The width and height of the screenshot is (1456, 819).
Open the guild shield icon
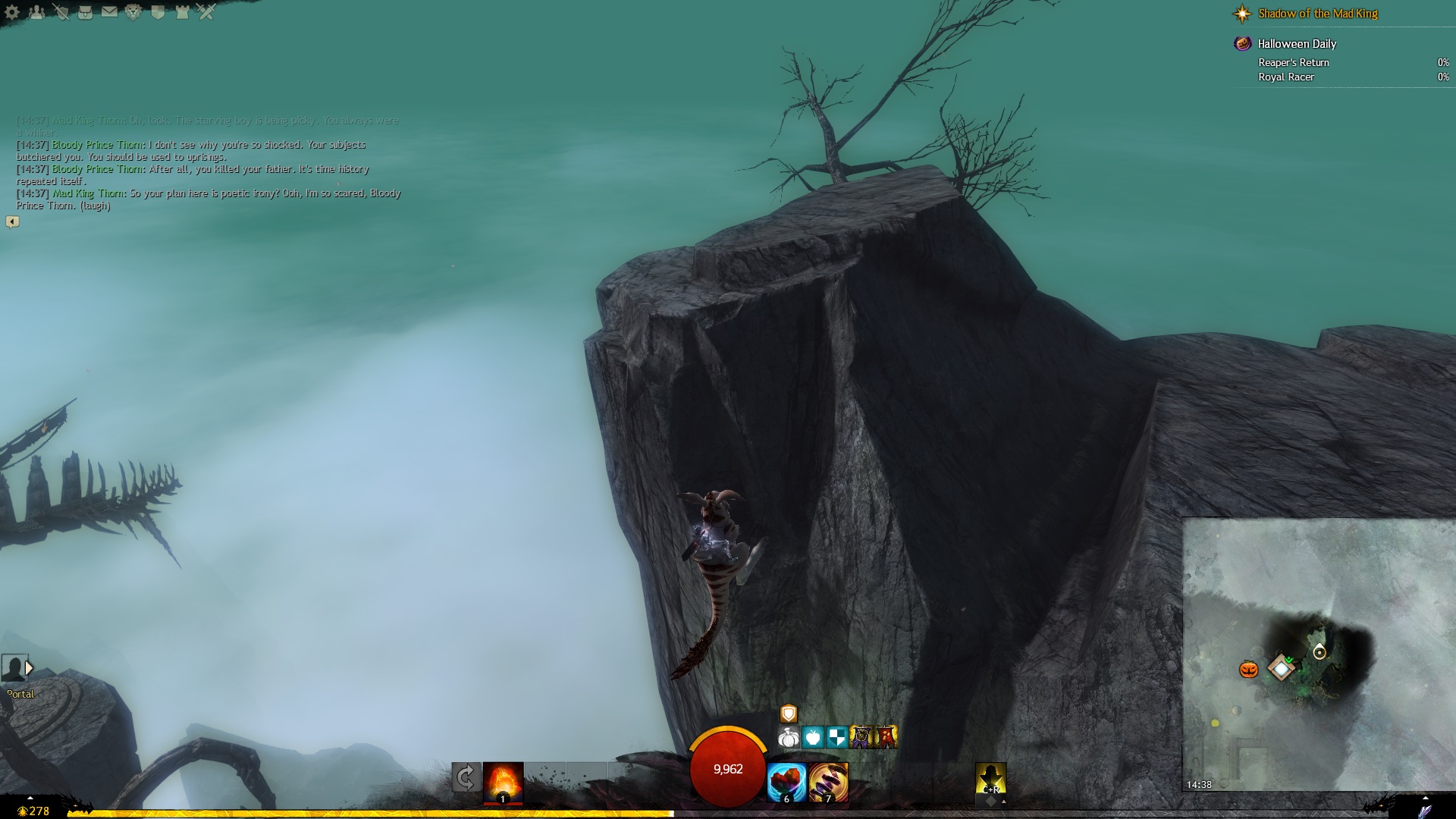pos(158,12)
